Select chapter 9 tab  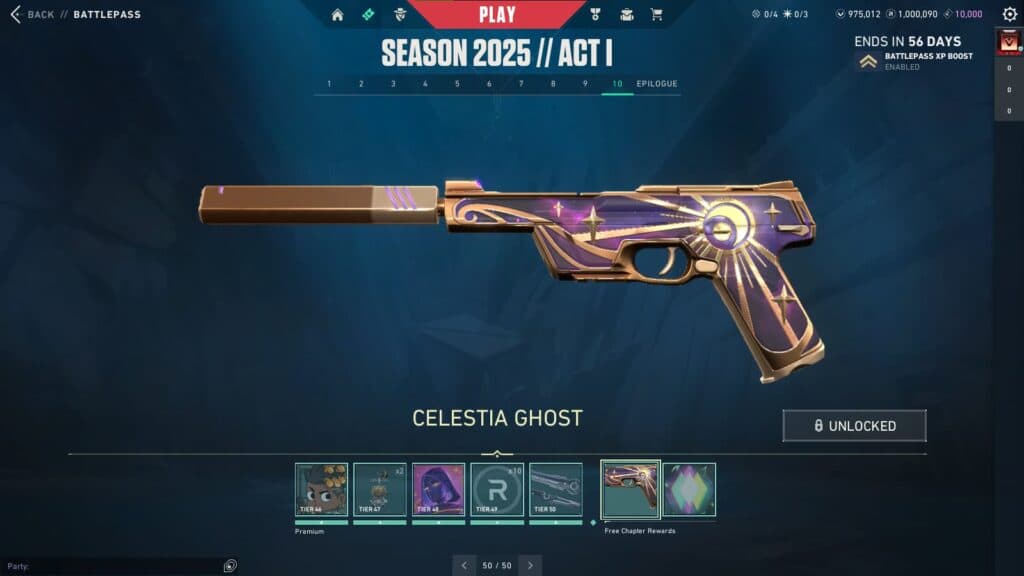click(x=585, y=84)
